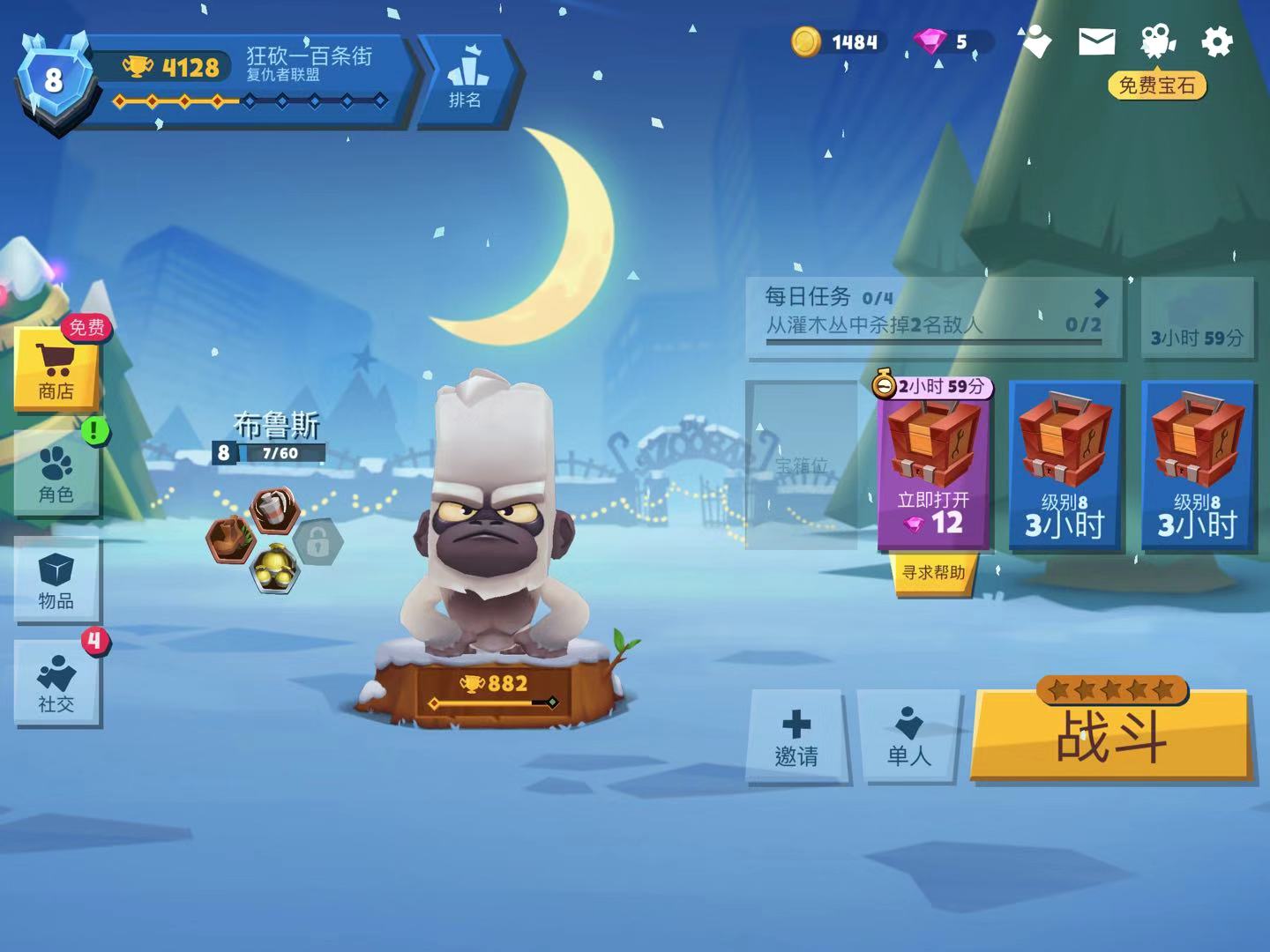1270x952 pixels.
Task: Open the mailbox envelope
Action: [1096, 41]
